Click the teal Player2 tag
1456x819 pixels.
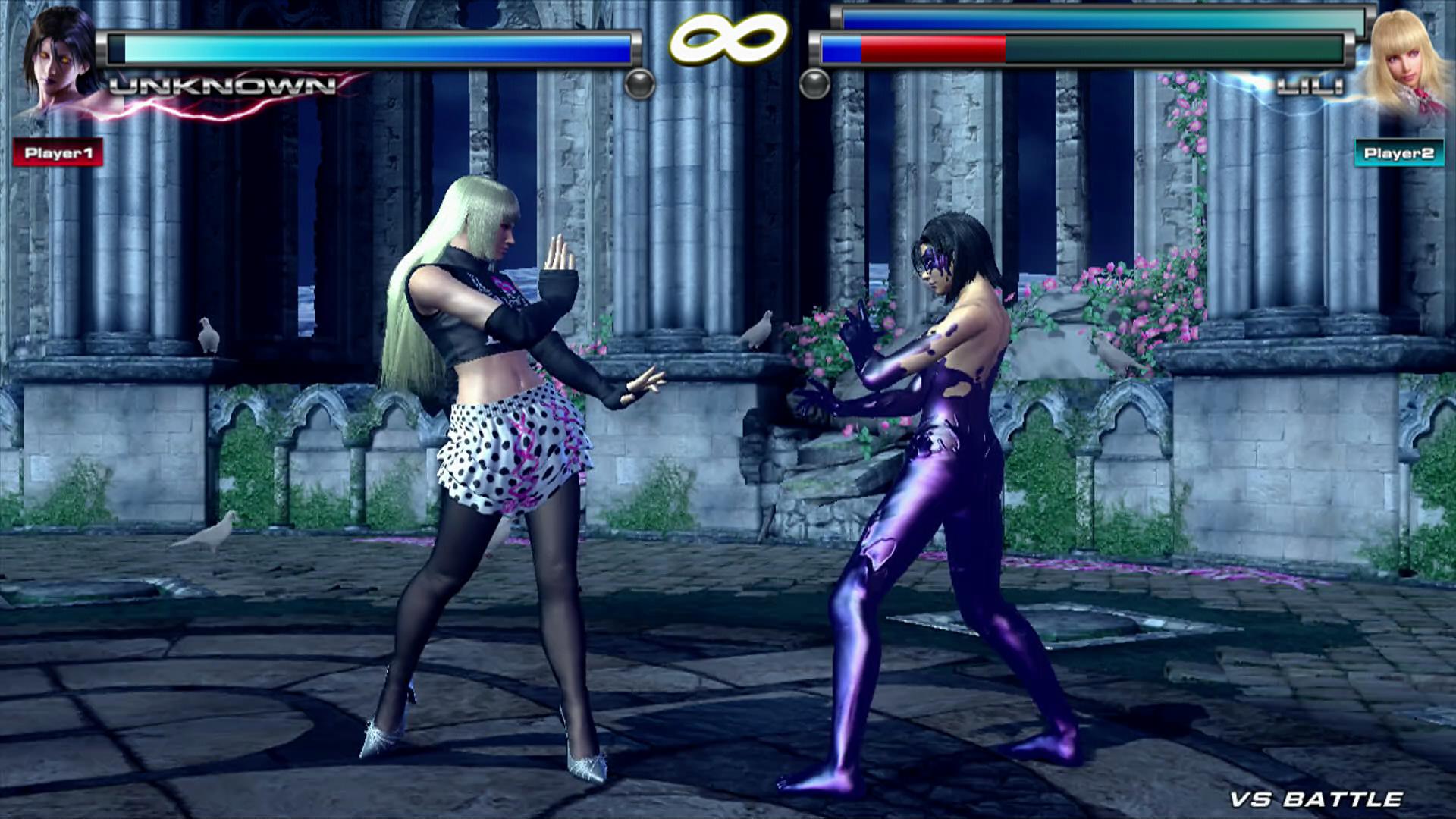click(x=1398, y=153)
